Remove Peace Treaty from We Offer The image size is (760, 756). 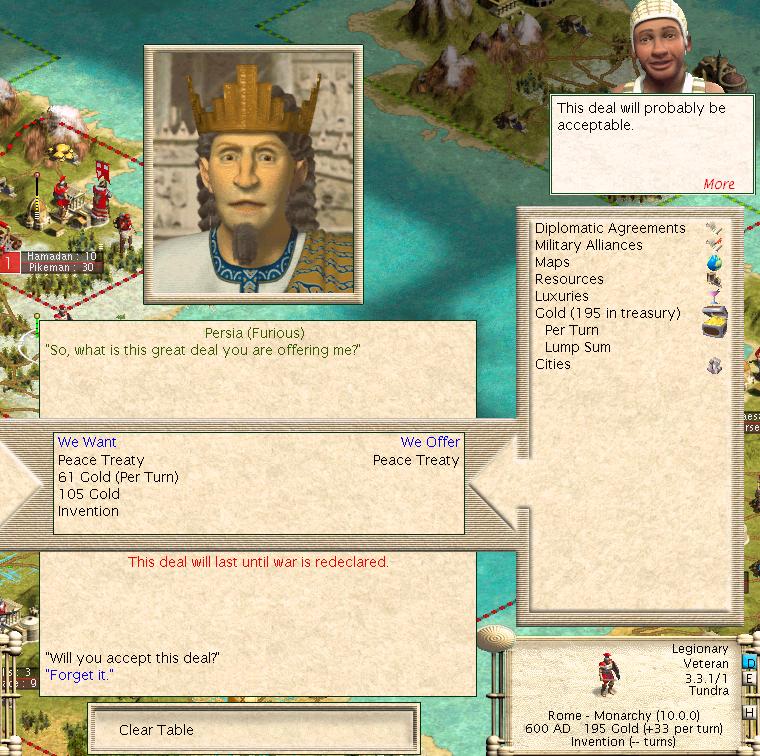pyautogui.click(x=416, y=460)
